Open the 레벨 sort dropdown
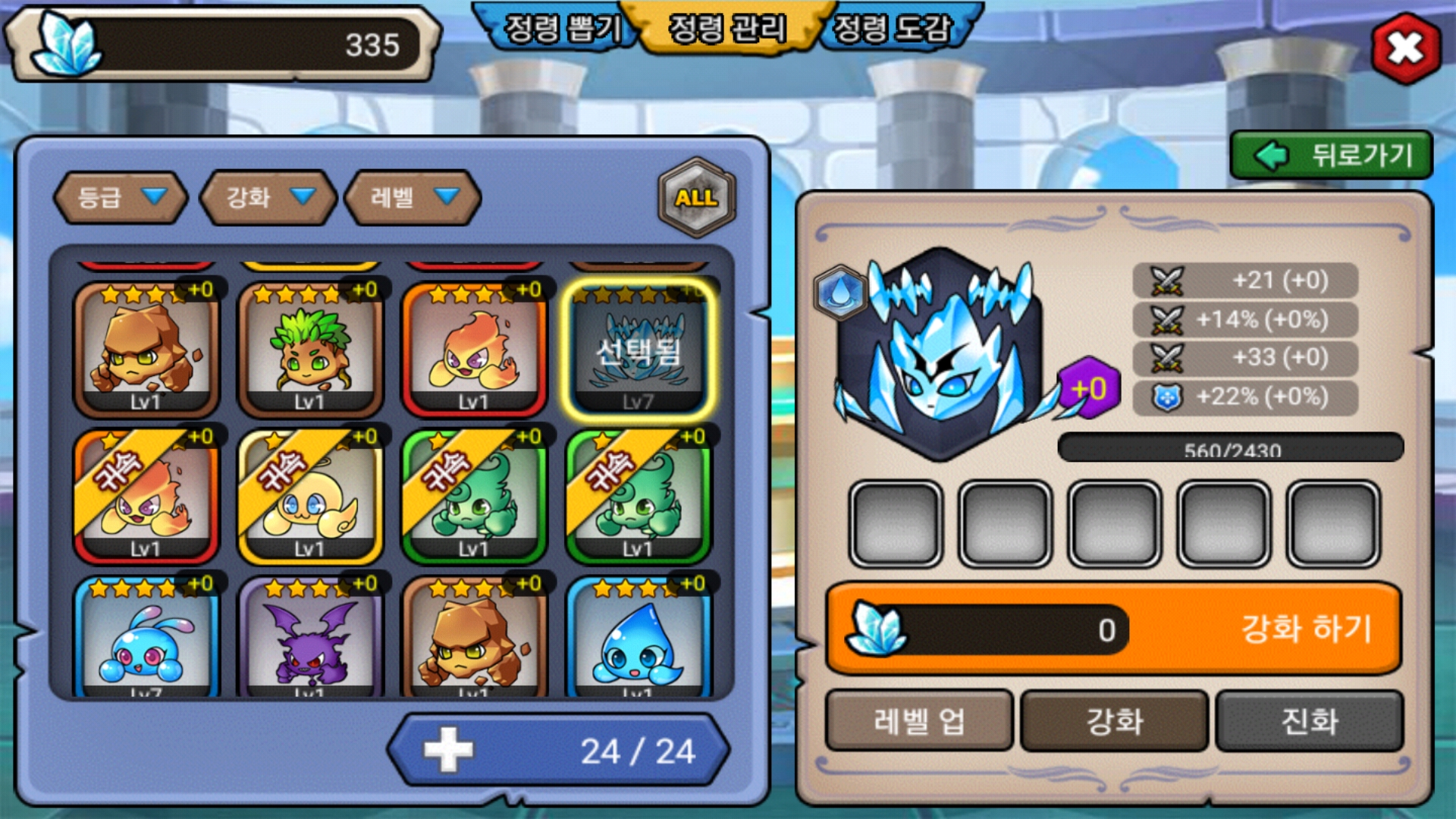The width and height of the screenshot is (1456, 819). pos(413,198)
